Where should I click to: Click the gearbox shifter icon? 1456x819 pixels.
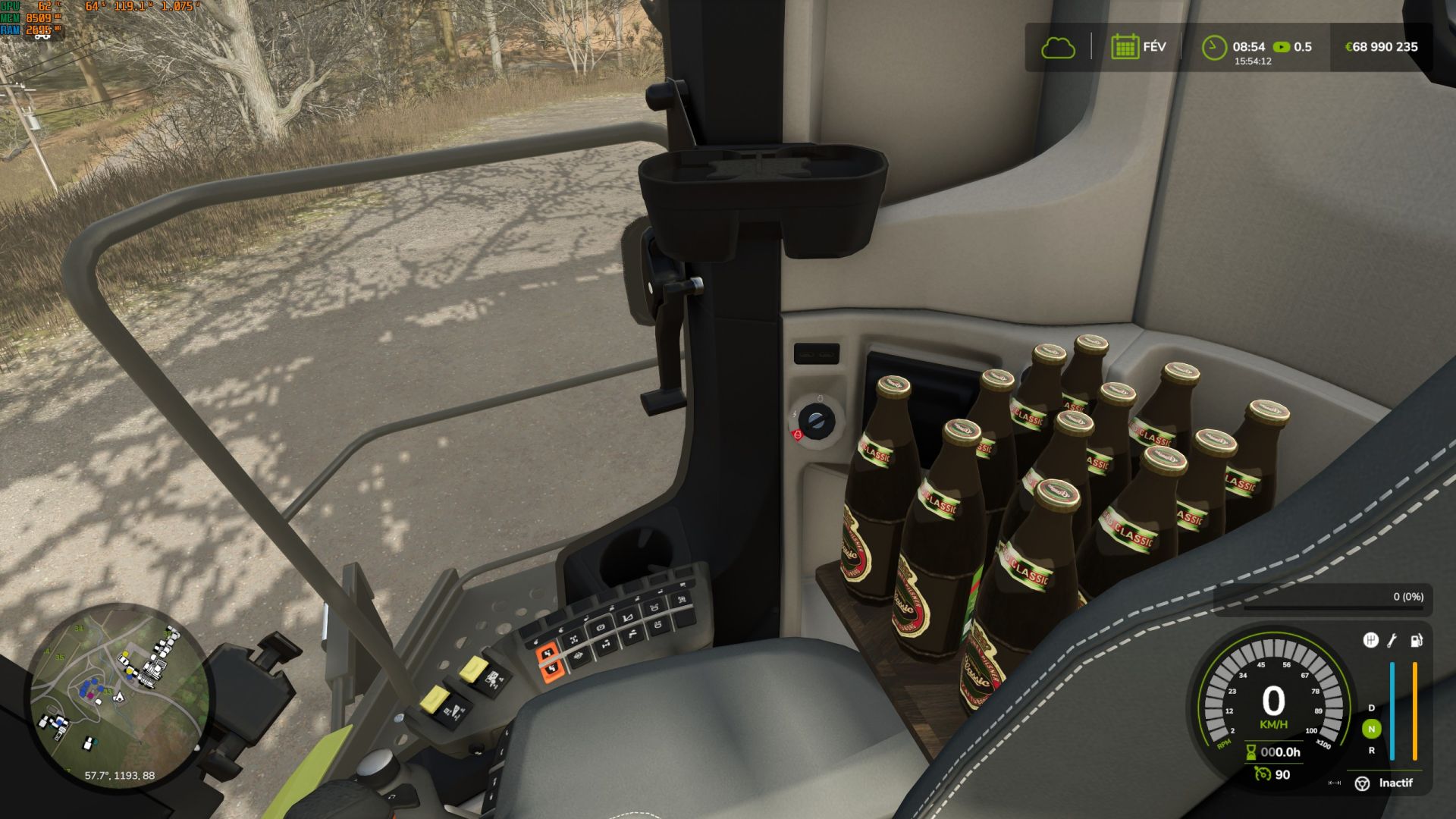coord(1370,641)
